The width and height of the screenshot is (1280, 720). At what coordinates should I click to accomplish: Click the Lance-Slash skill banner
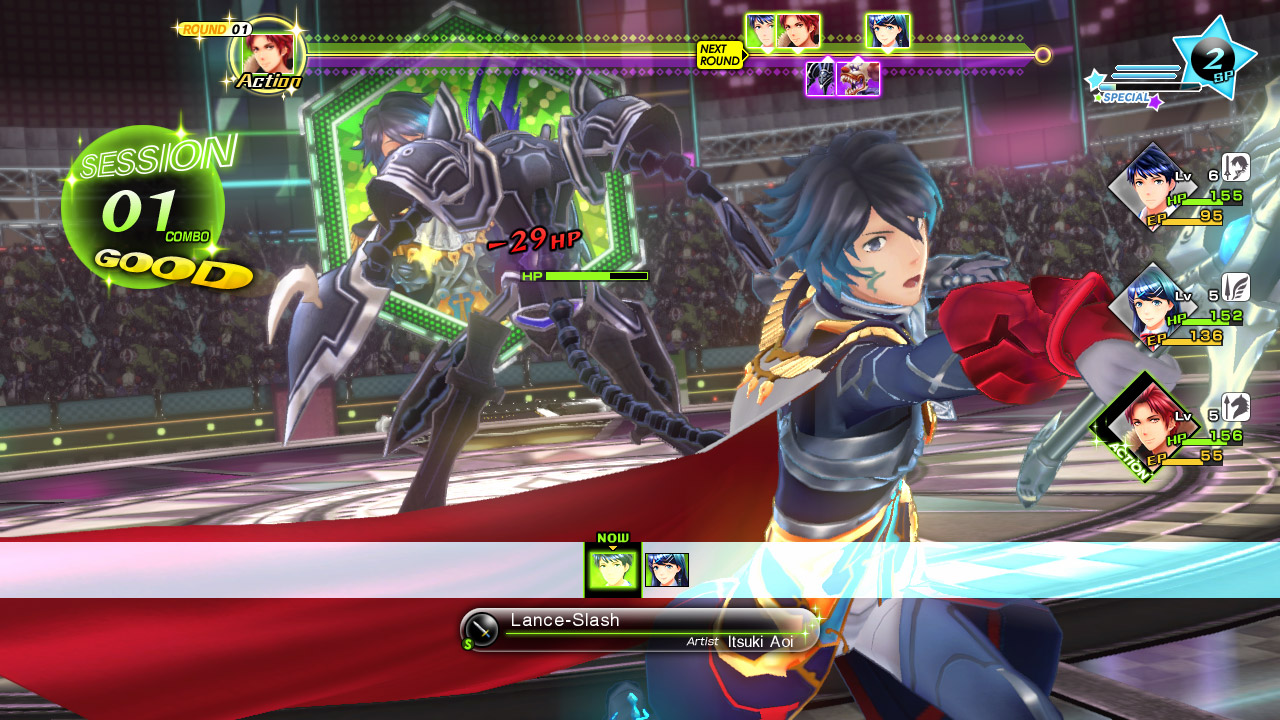[x=640, y=630]
